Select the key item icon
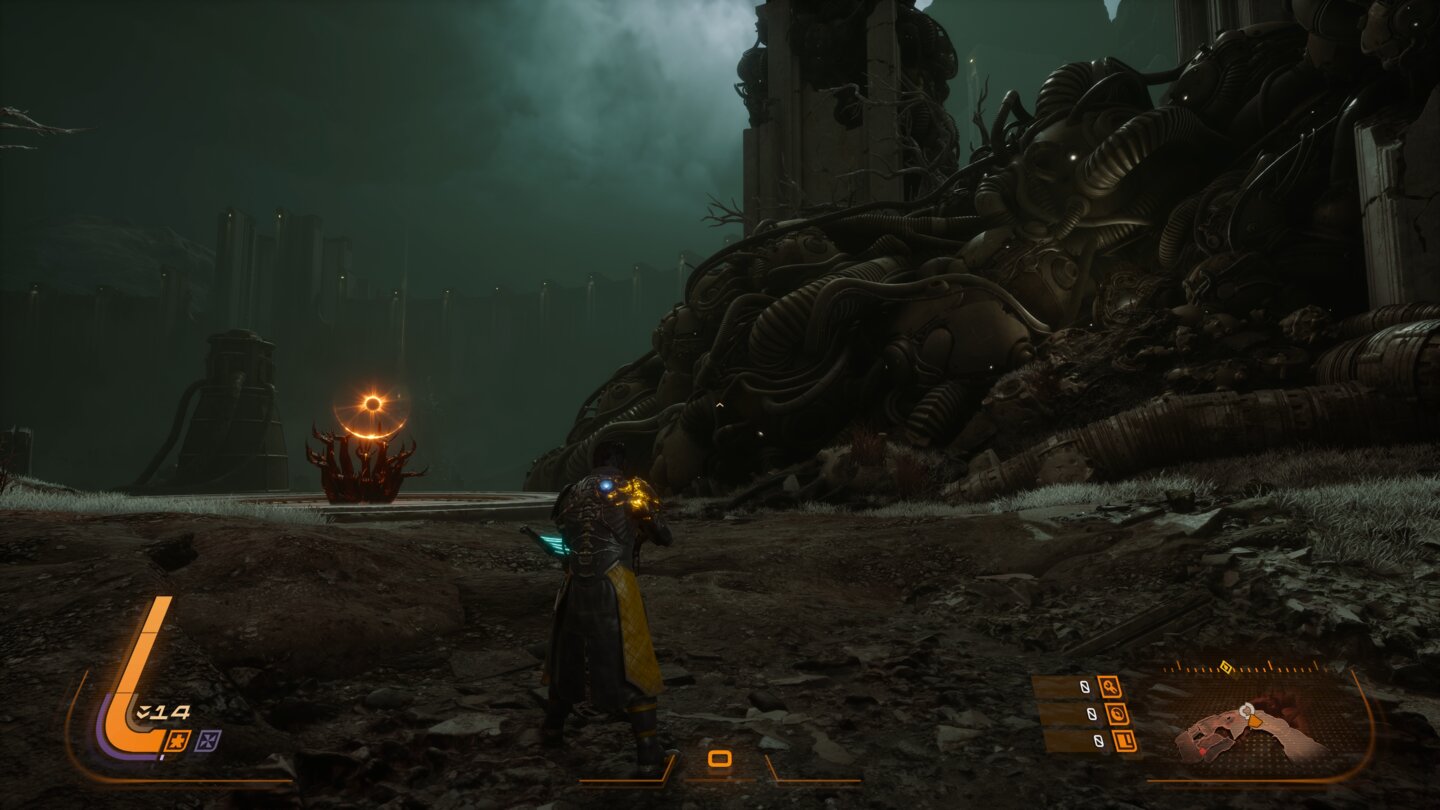Viewport: 1440px width, 810px height. [x=1110, y=687]
